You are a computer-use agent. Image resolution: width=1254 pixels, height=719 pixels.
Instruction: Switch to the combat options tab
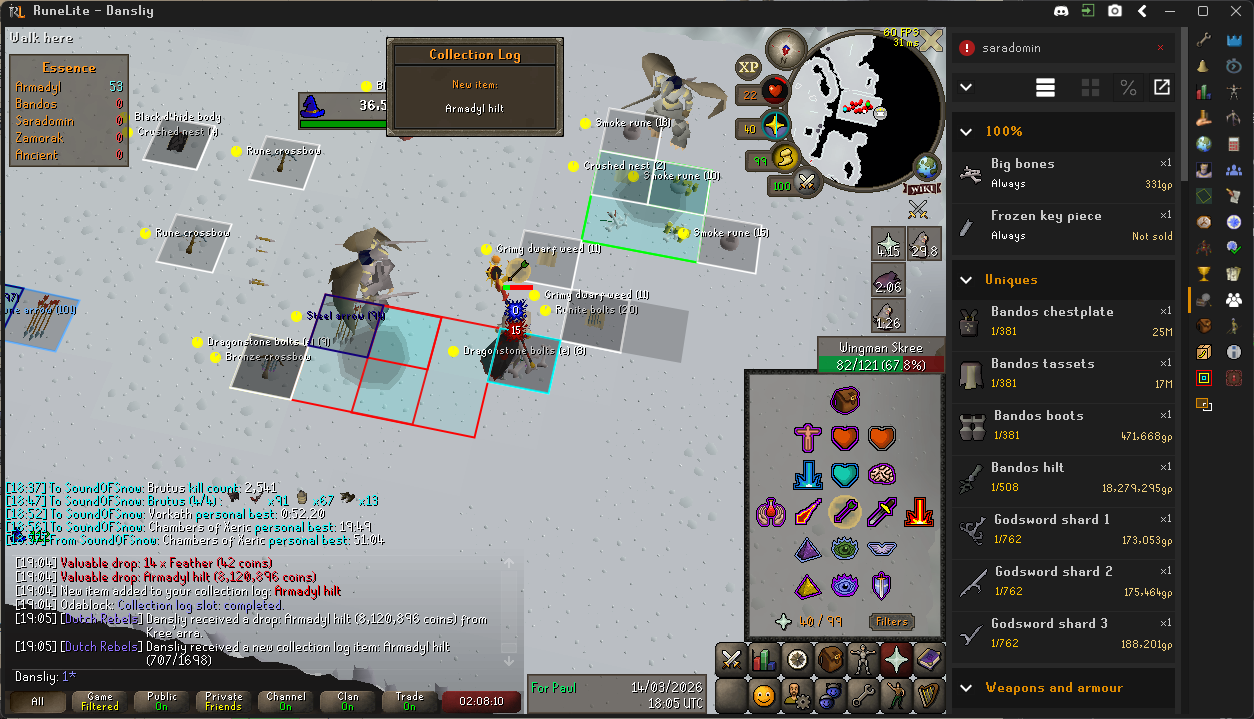[x=731, y=659]
